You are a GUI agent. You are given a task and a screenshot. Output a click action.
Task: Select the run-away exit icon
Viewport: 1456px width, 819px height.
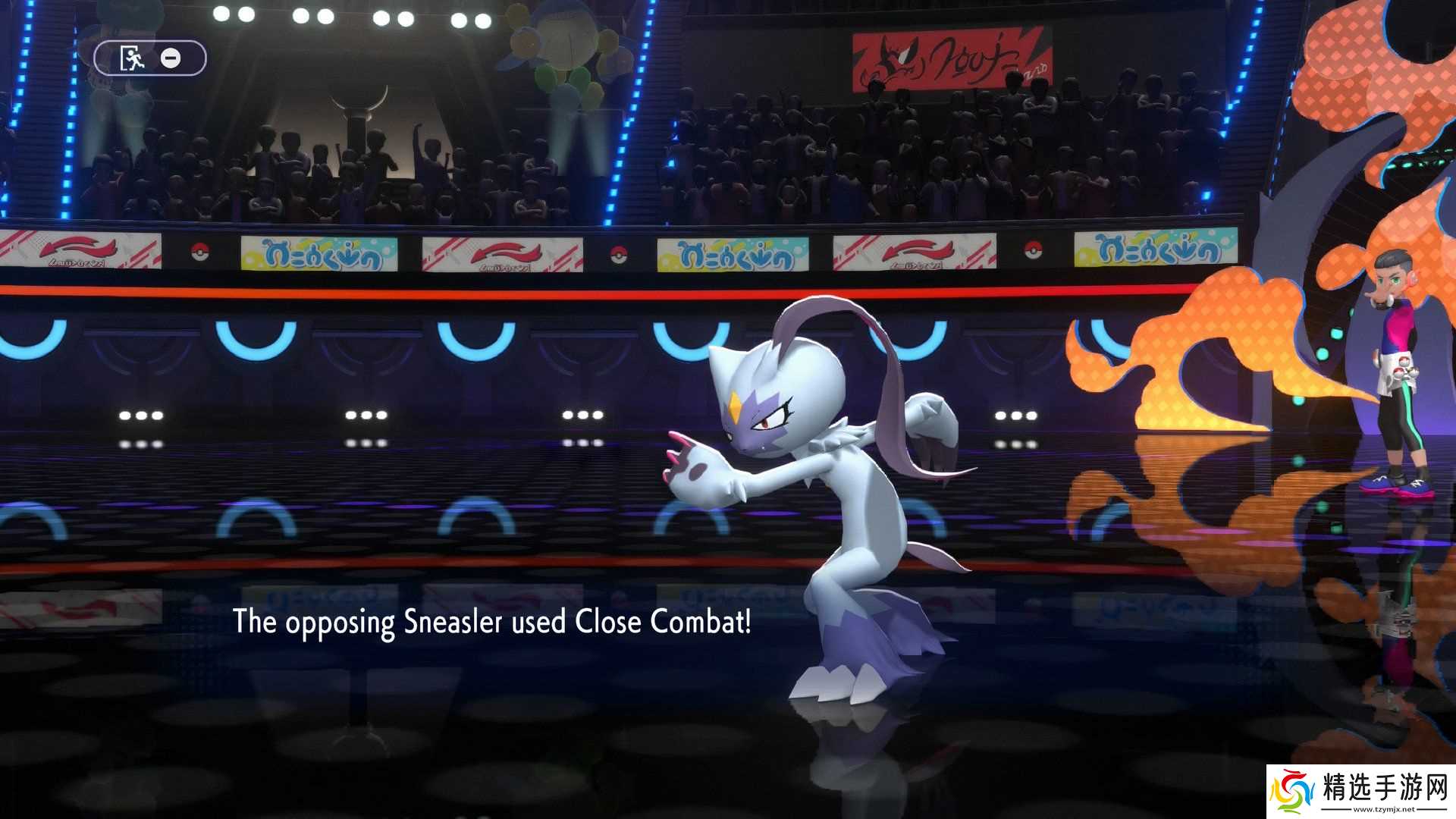pyautogui.click(x=130, y=56)
